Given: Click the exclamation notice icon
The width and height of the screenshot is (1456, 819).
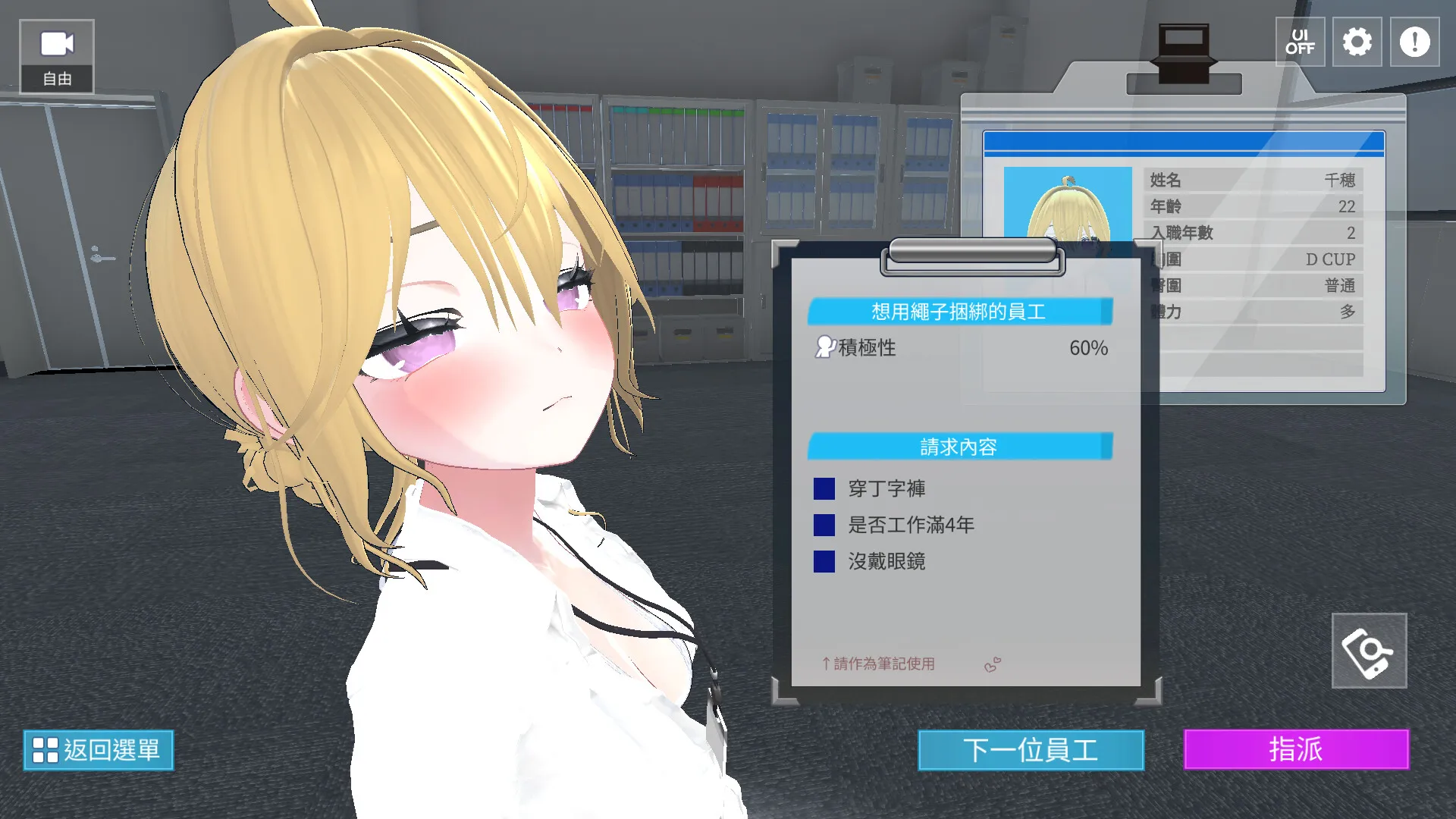Looking at the screenshot, I should 1413,42.
